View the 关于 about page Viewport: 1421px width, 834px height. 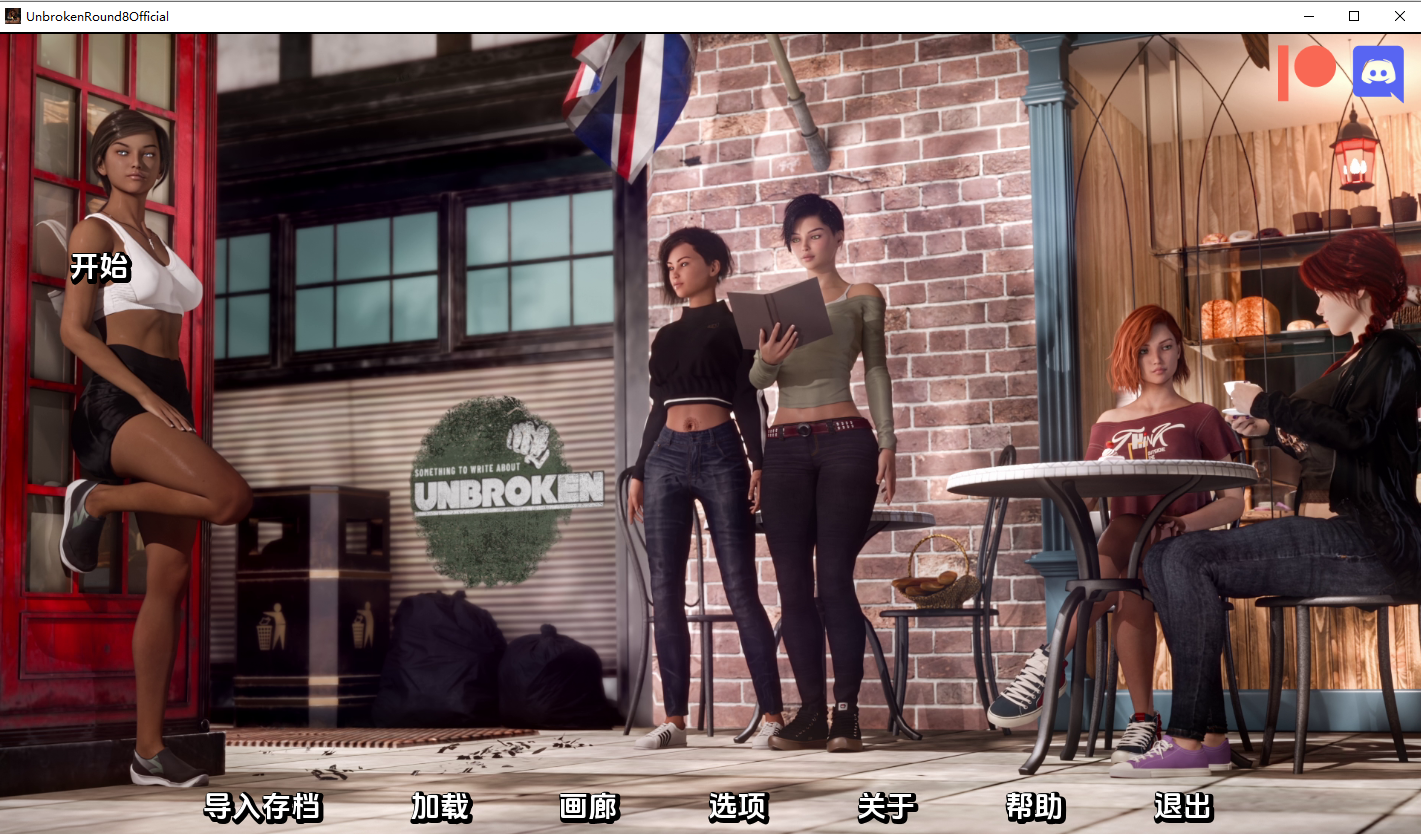click(x=887, y=806)
